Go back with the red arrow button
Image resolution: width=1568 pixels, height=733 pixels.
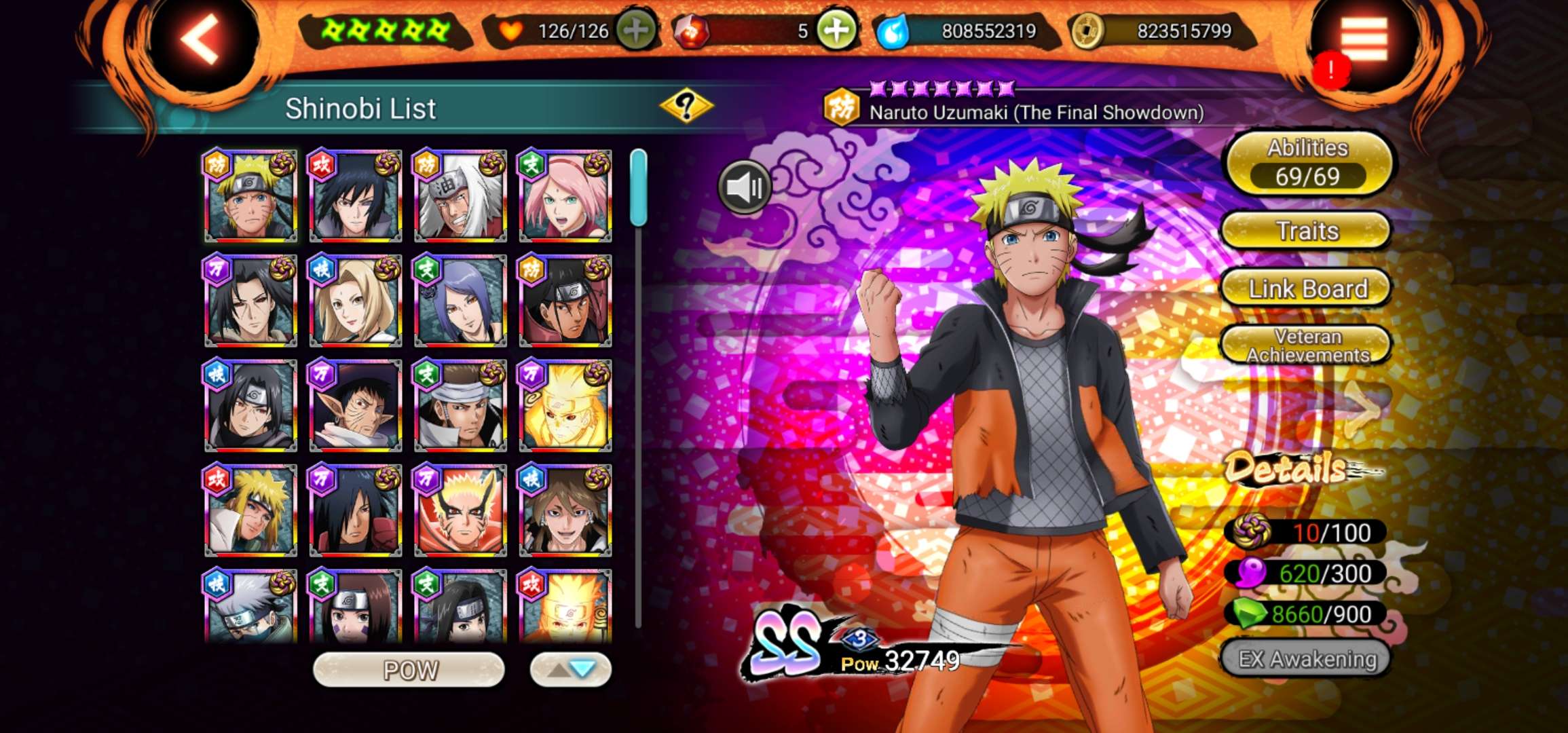[200, 39]
